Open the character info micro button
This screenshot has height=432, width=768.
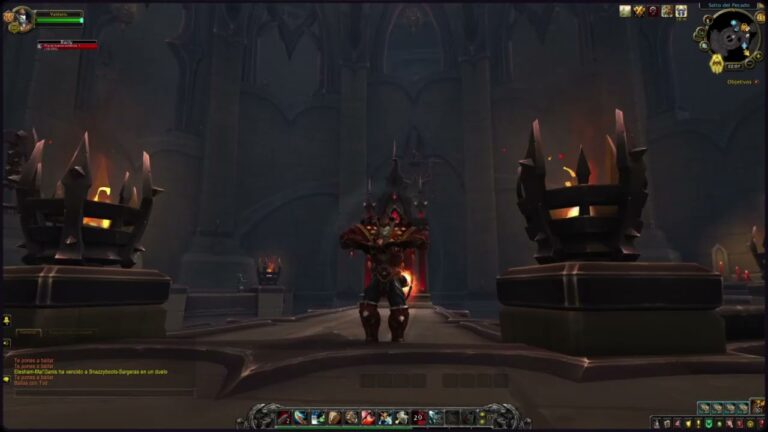point(655,424)
